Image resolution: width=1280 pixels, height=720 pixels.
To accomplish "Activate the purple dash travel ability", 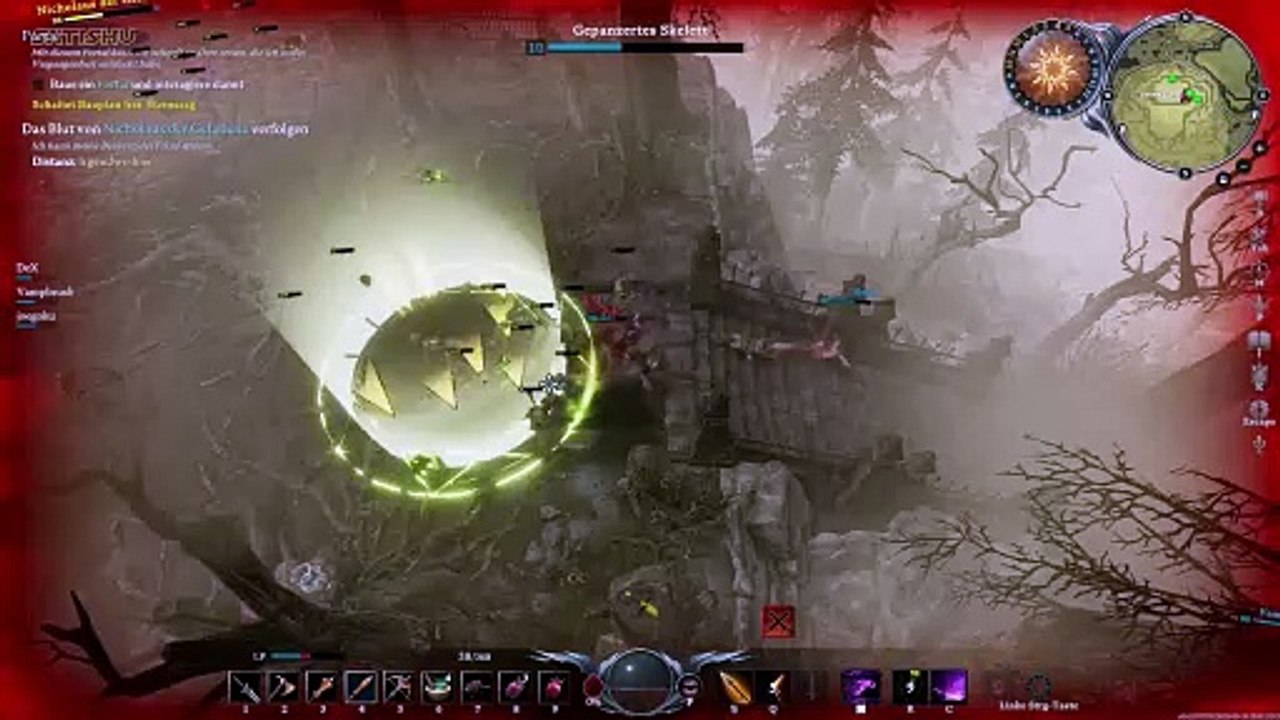I will coord(861,687).
